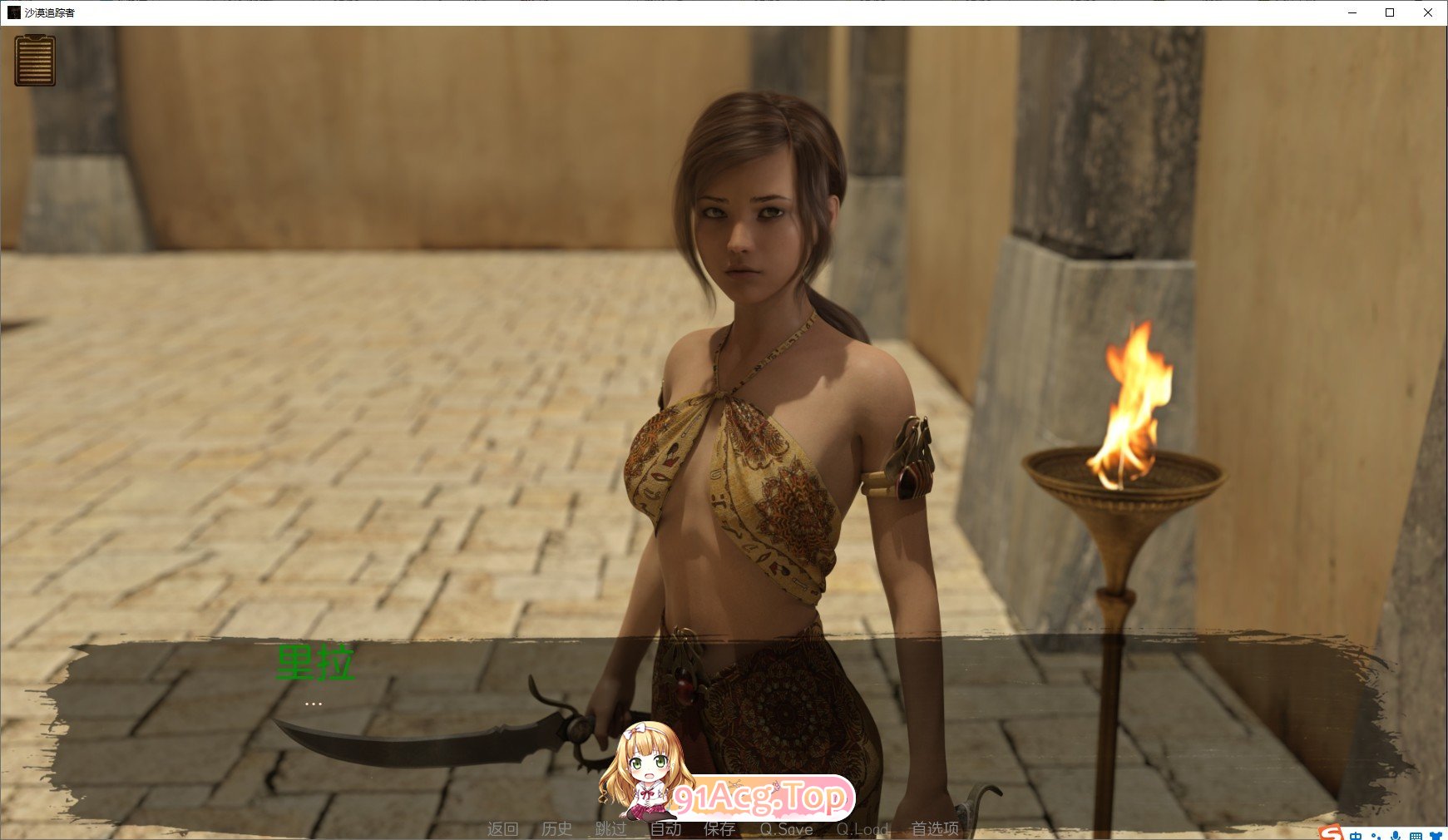This screenshot has width=1448, height=840.
Task: Enable auto-play with 自动
Action: 665,828
